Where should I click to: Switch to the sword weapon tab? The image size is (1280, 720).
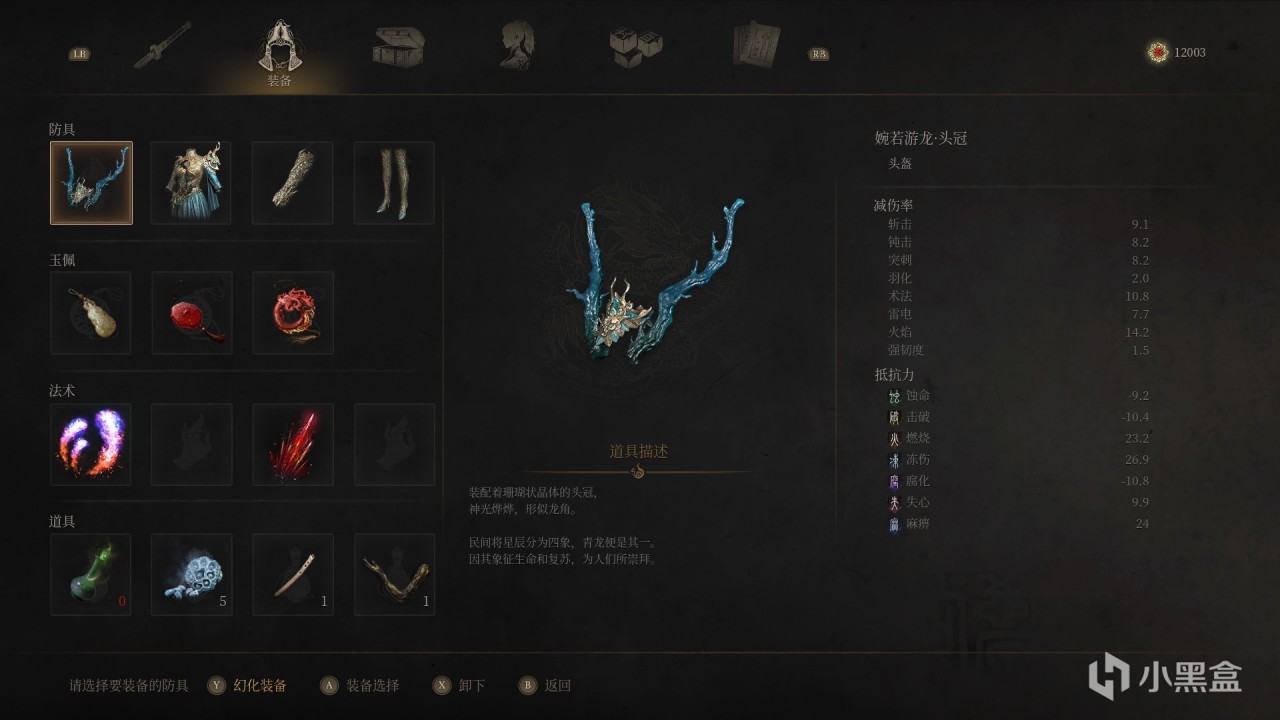point(164,44)
